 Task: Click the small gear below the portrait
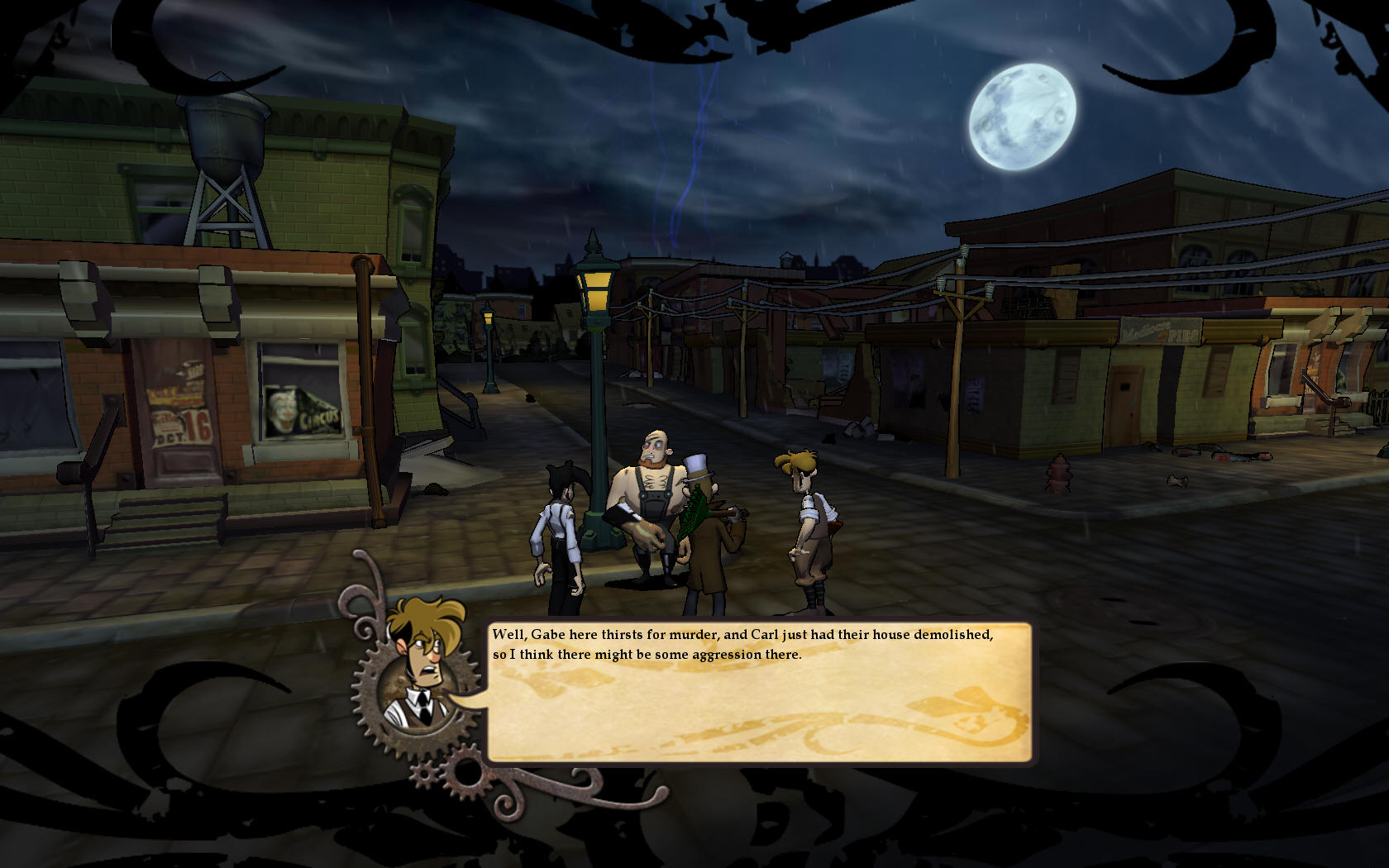point(423,775)
